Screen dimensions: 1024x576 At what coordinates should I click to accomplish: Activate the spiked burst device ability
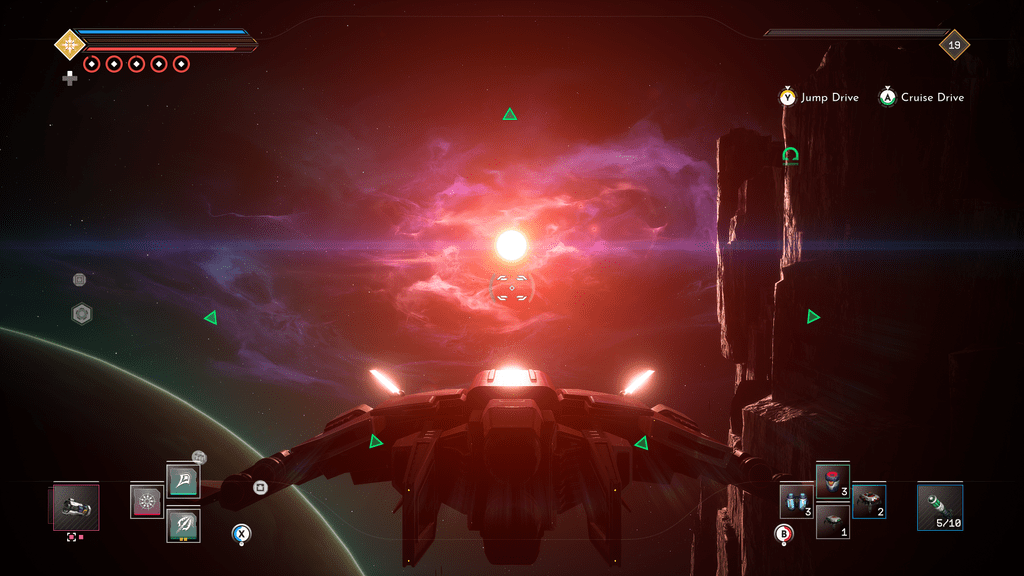147,501
